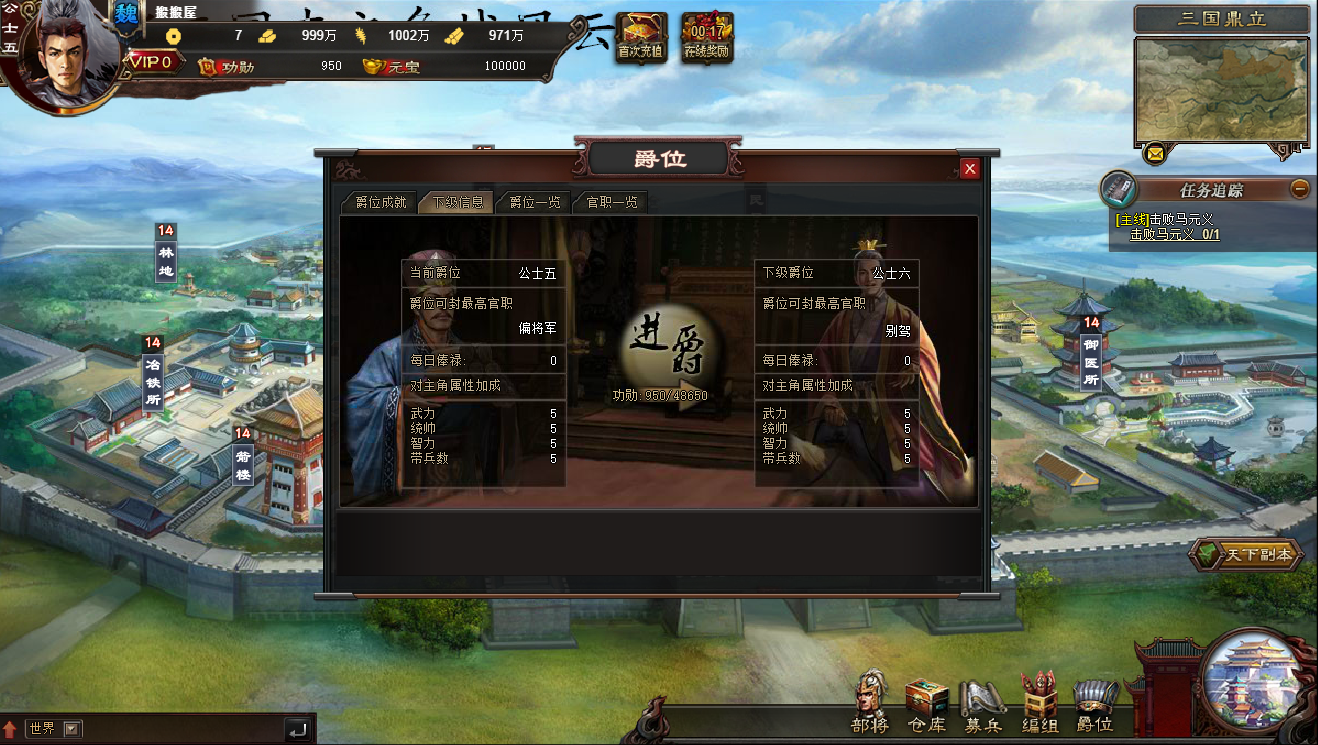This screenshot has height=745, width=1318.
Task: Open the 部将 generals menu
Action: [x=870, y=703]
